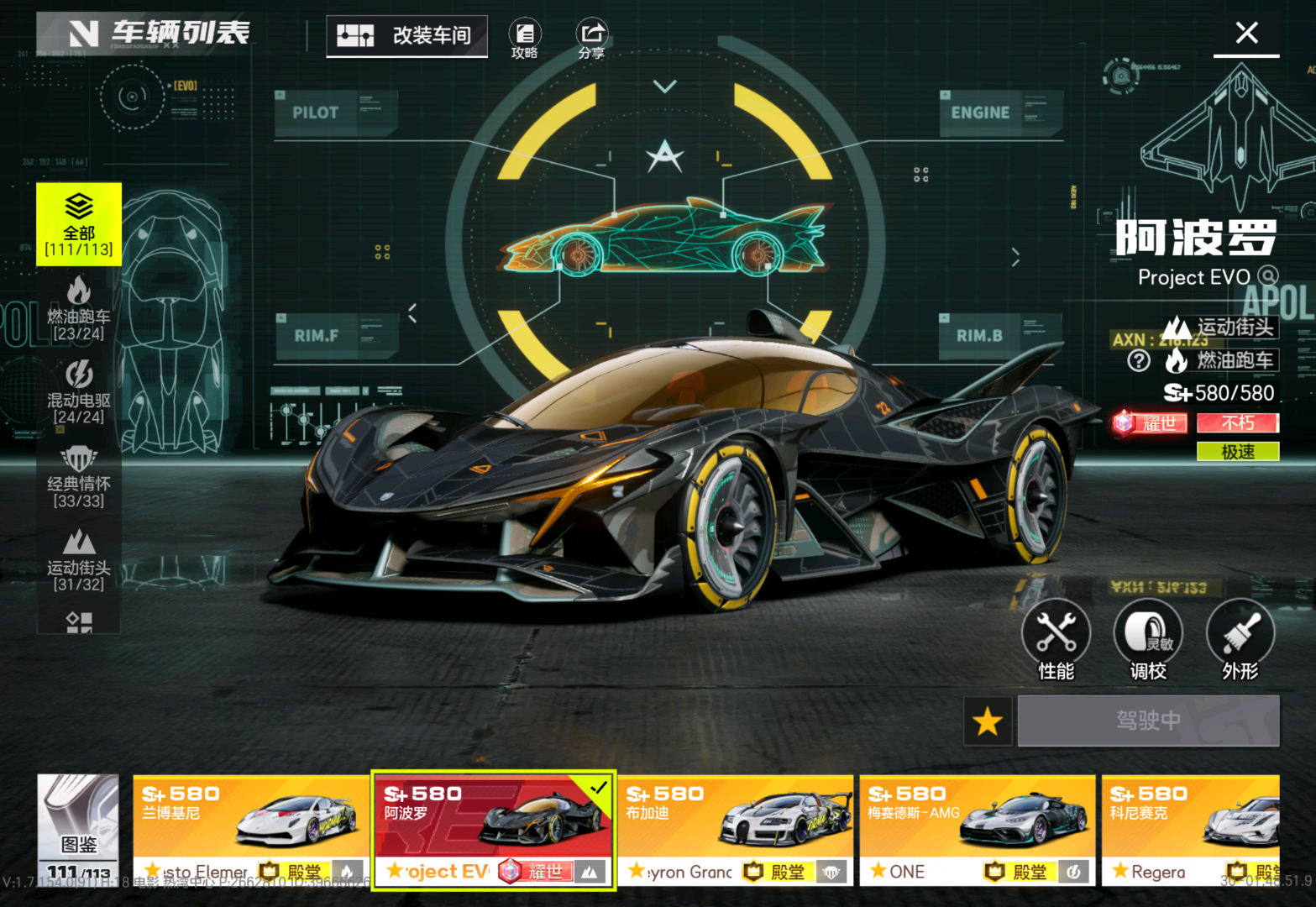Screen dimensions: 1316x907
Task: Show the 经典情怀 classic category
Action: click(x=79, y=476)
